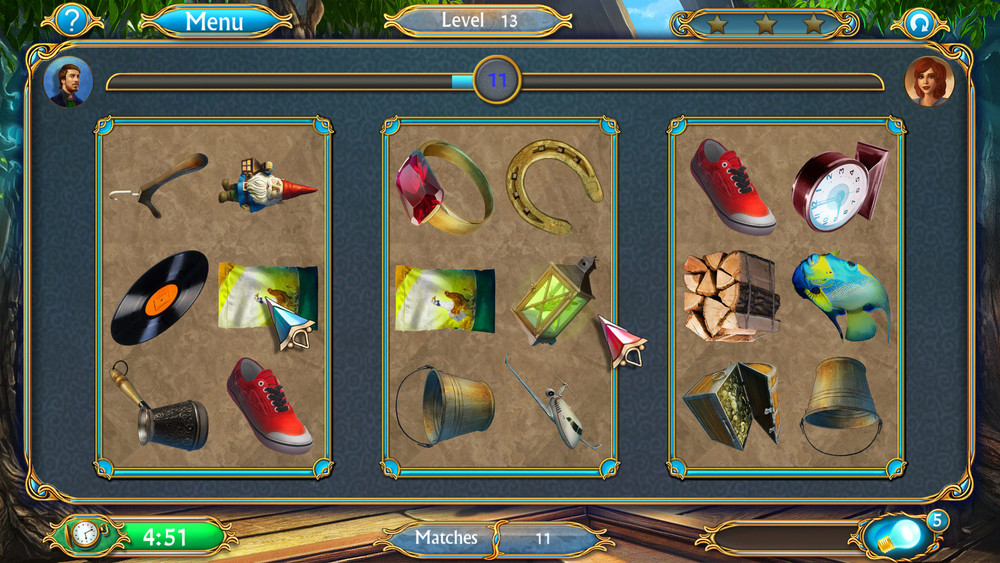Select the black coffee pot with brass handle
Screen dimensions: 1000x563
tap(162, 410)
